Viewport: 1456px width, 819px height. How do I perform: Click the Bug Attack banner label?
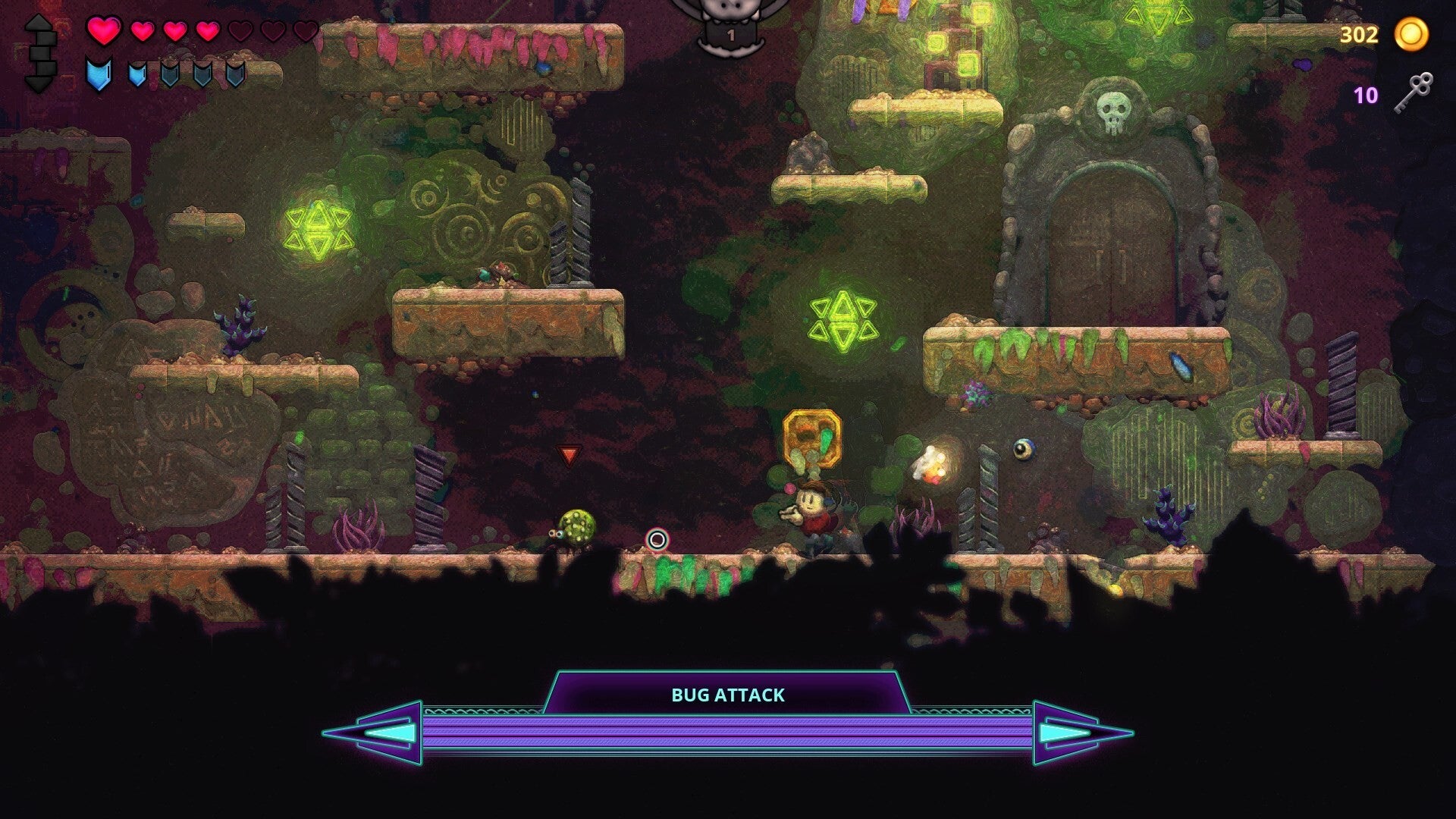(728, 695)
